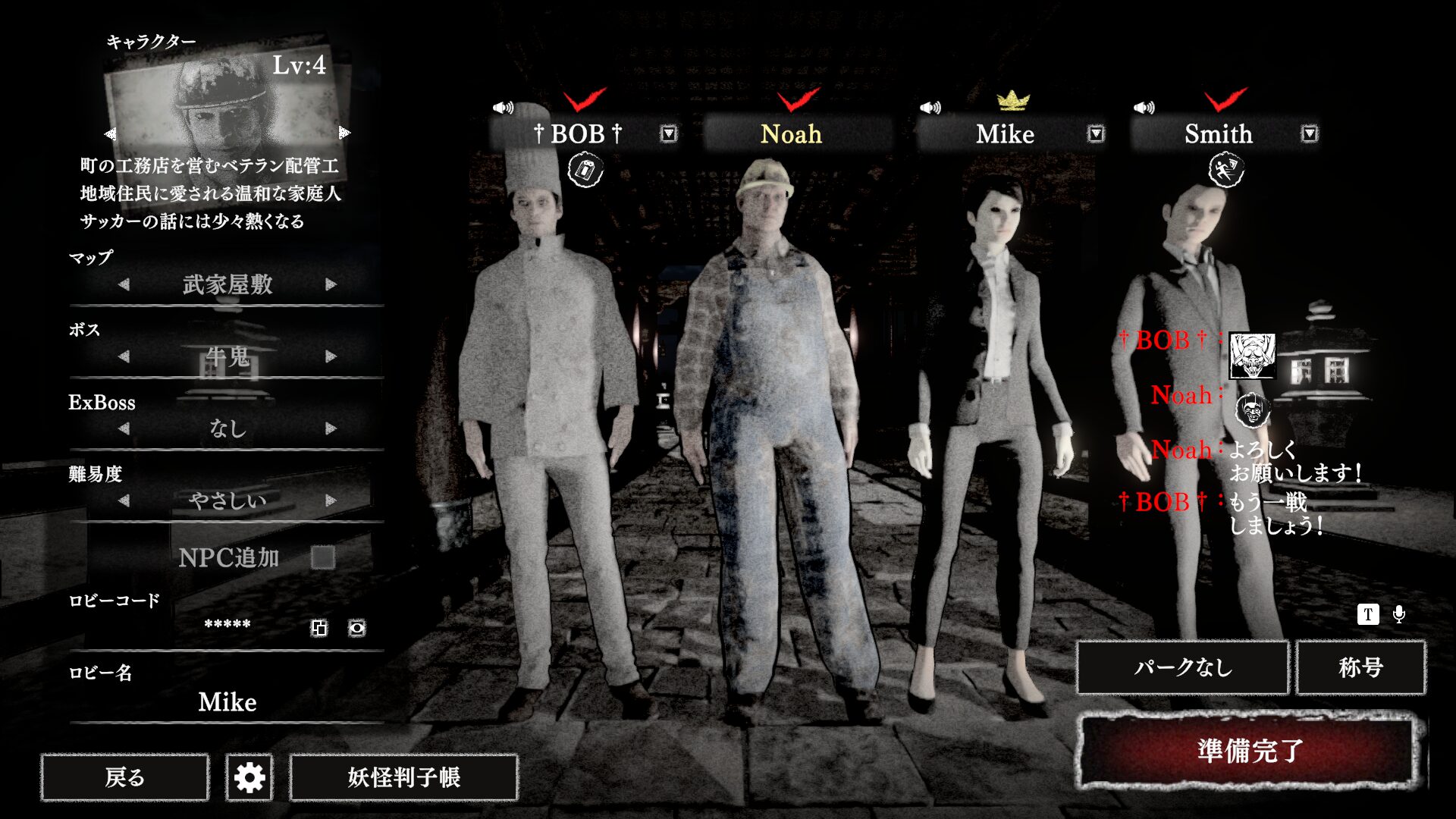This screenshot has height=819, width=1456.
Task: Click the パークなし perk selection button
Action: pos(1183,668)
